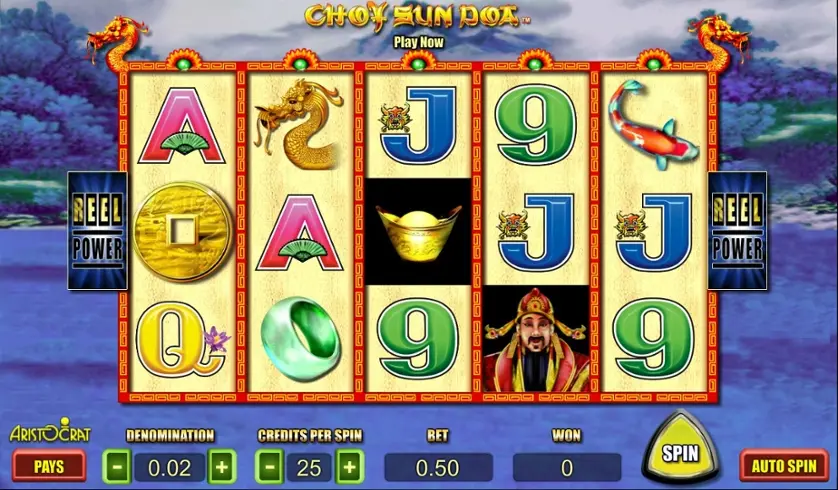The height and width of the screenshot is (490, 838).
Task: Lower credits per spin with minus
Action: click(x=270, y=467)
